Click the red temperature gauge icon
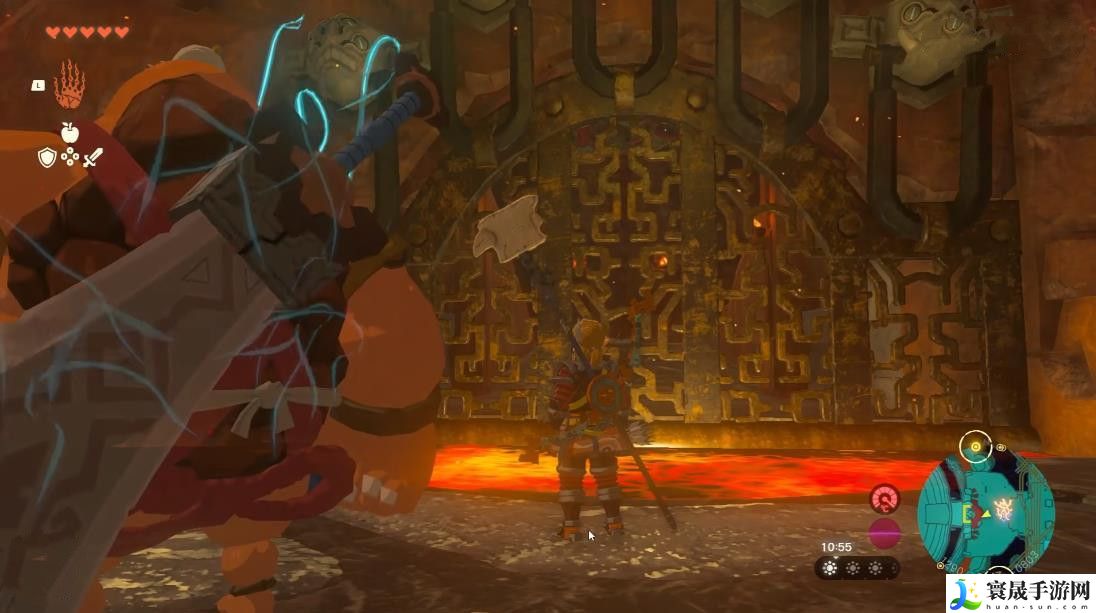The image size is (1096, 613). click(x=884, y=498)
